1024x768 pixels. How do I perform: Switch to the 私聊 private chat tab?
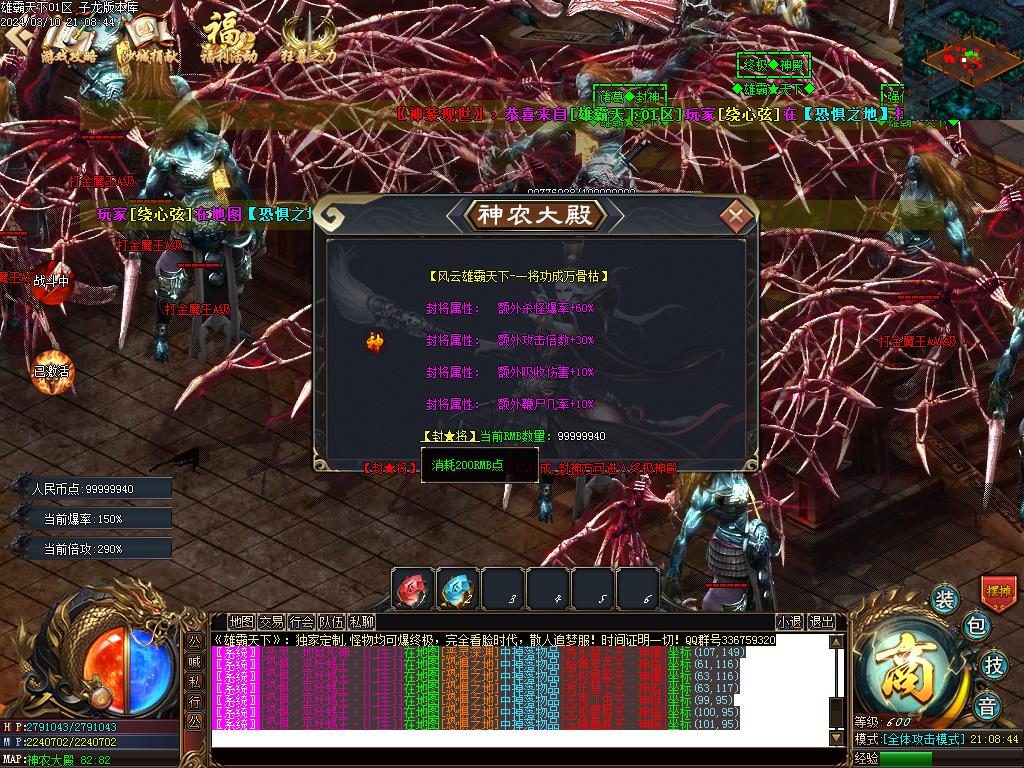[361, 622]
